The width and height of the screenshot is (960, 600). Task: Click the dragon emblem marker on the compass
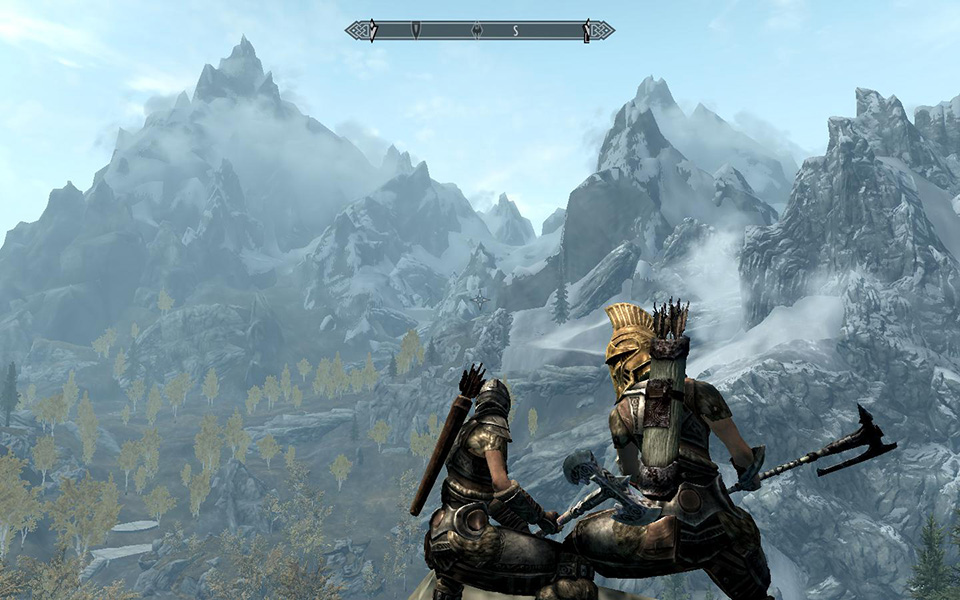(478, 30)
